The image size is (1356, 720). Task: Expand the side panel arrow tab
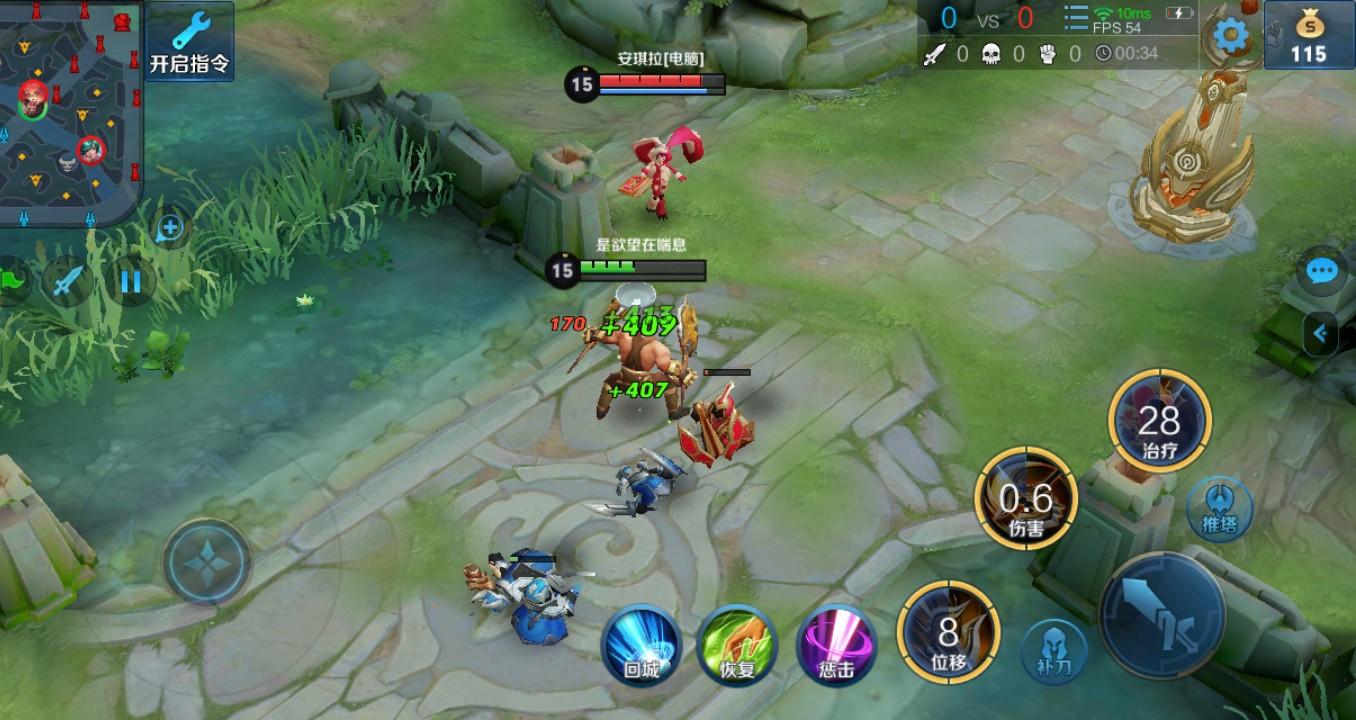[1322, 333]
